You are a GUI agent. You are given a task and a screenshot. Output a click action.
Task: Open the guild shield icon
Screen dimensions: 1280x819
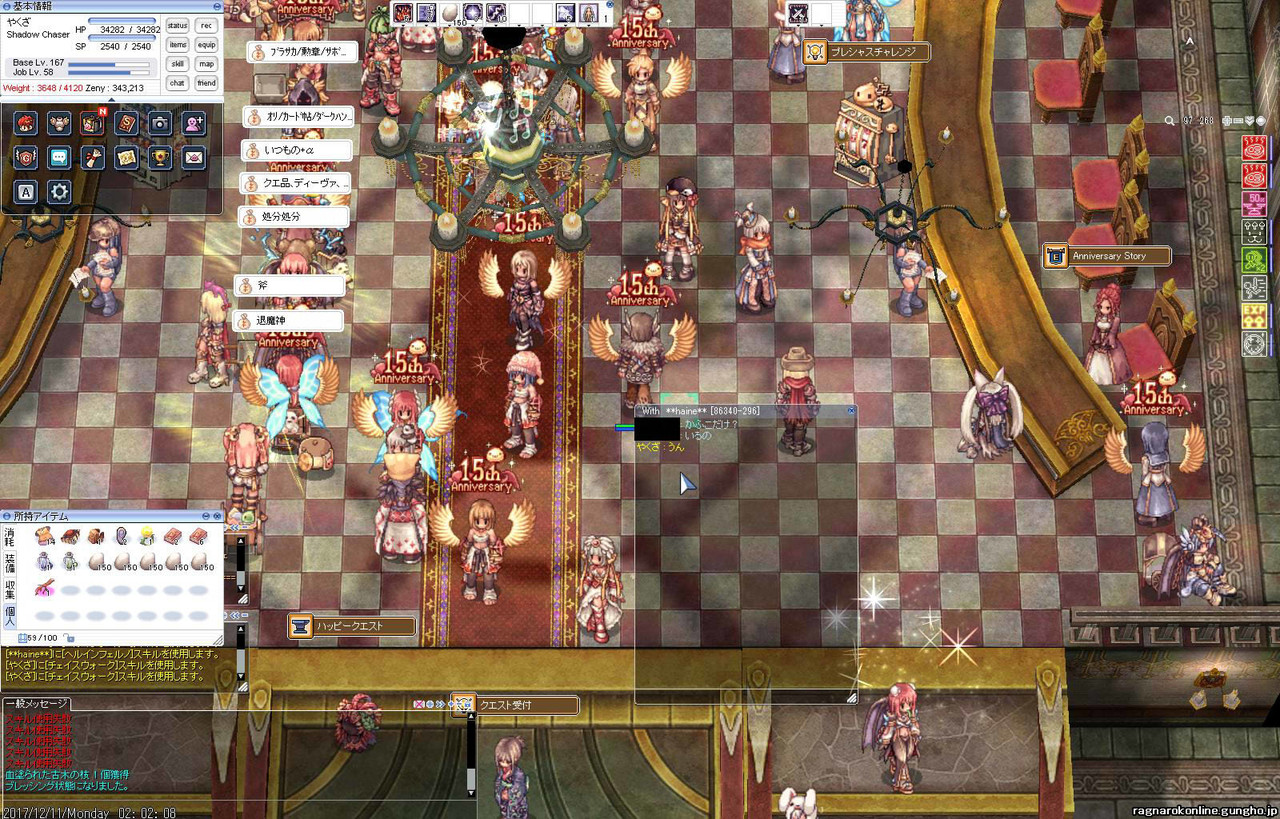pos(26,157)
